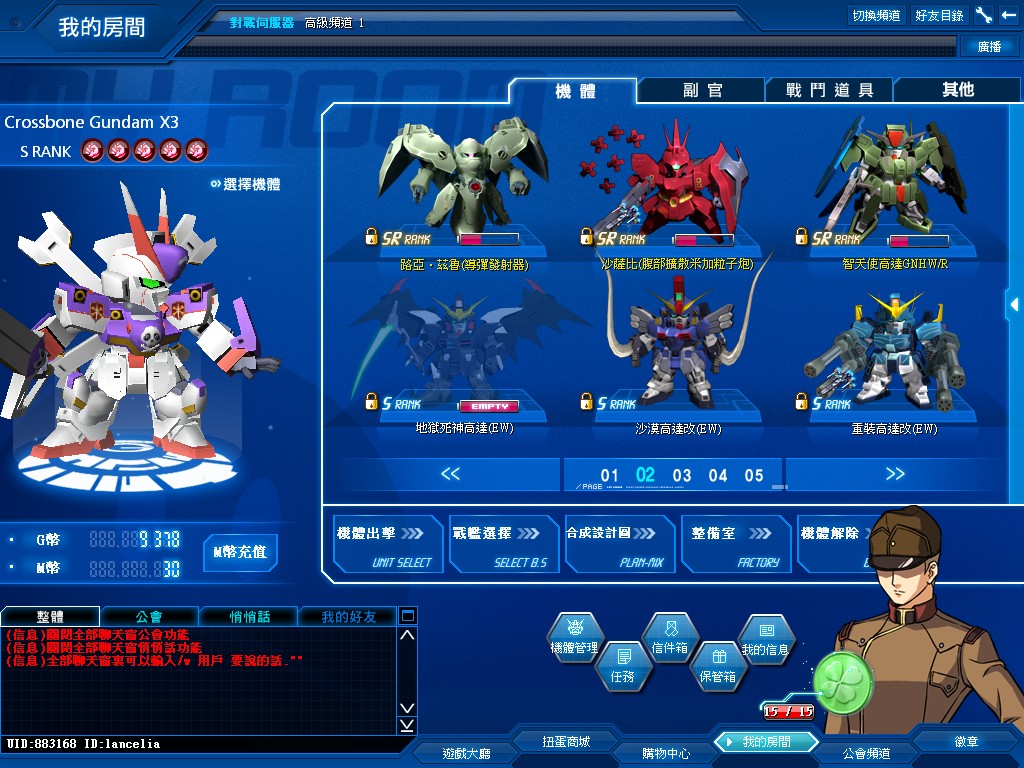Enter the 整備室 factory

pos(735,545)
